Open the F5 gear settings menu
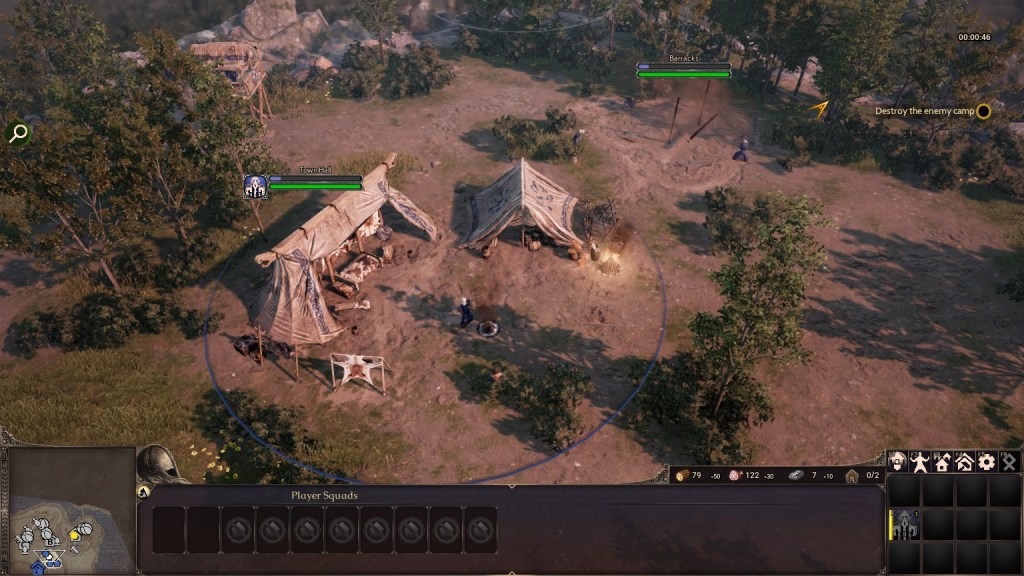Image resolution: width=1024 pixels, height=576 pixels. (x=987, y=462)
